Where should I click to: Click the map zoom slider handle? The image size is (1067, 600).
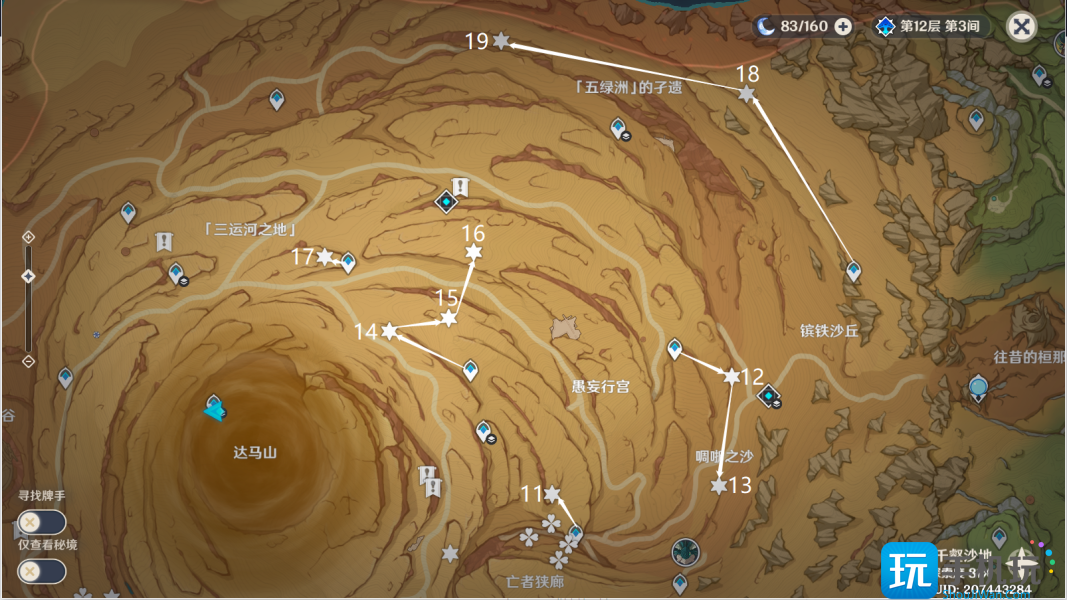tap(28, 277)
